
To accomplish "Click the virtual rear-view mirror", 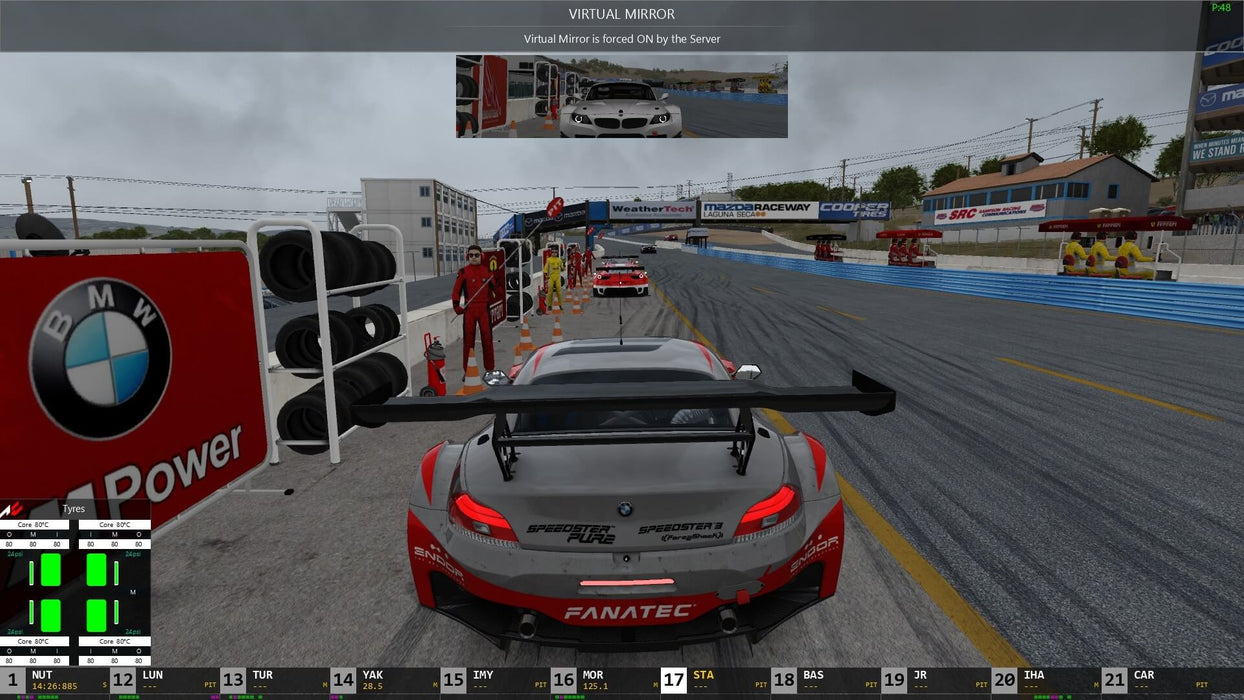I will (621, 96).
